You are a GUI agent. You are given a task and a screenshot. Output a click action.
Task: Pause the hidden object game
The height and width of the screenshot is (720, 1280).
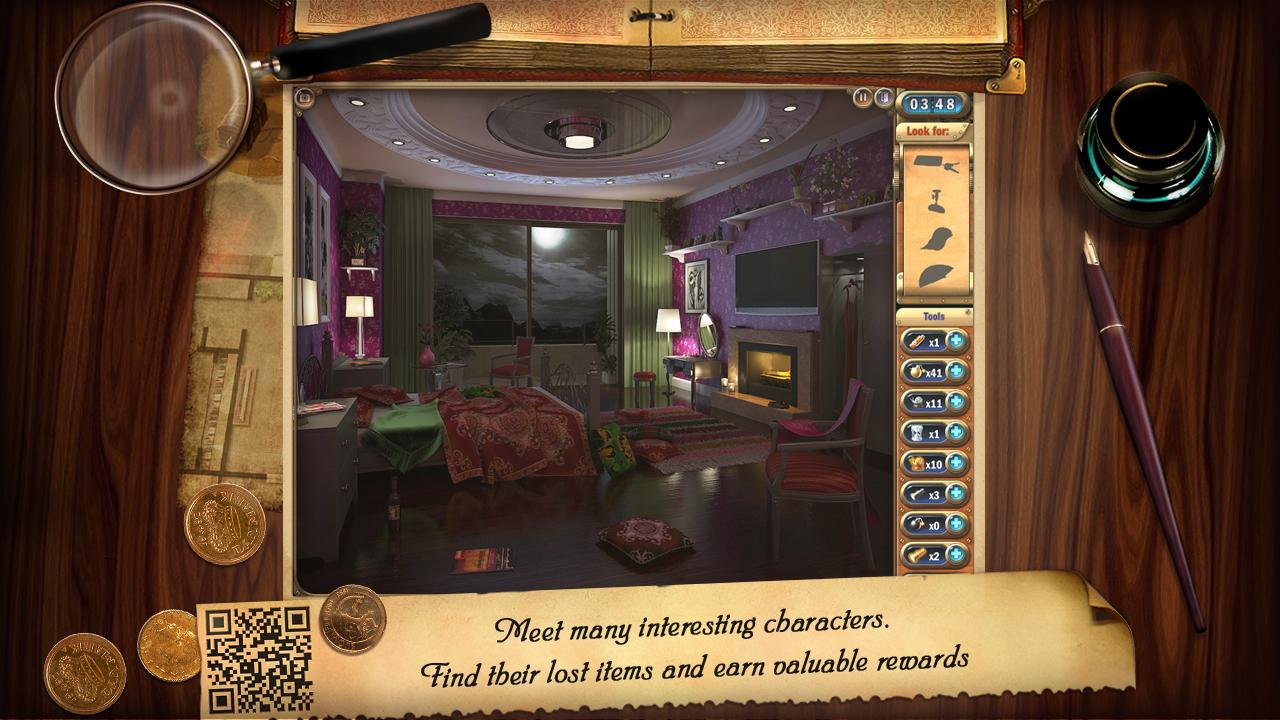click(862, 98)
